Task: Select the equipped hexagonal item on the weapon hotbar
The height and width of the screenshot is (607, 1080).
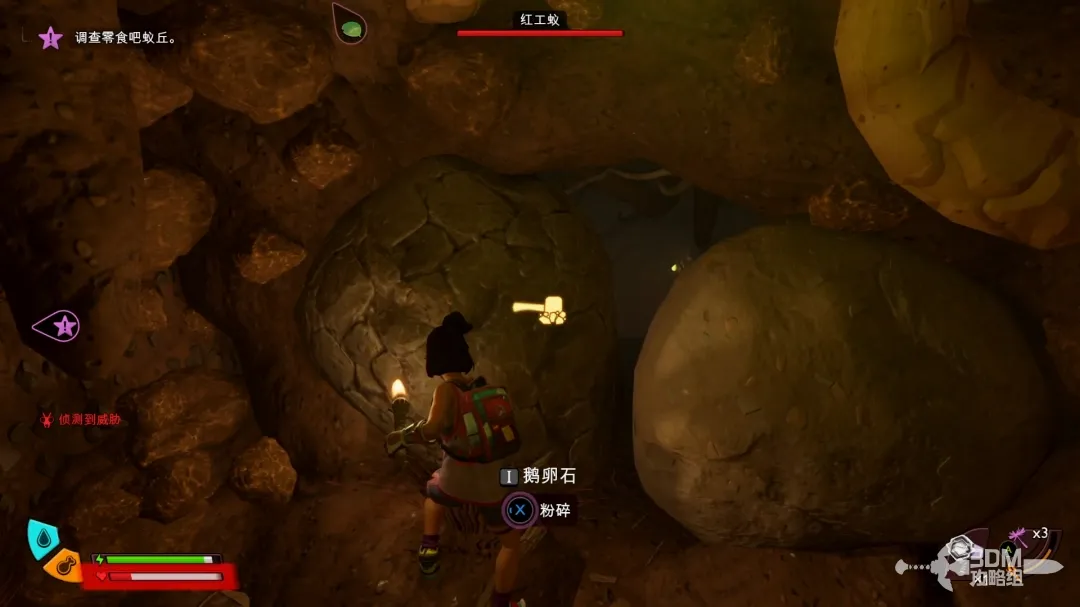Action: click(960, 548)
